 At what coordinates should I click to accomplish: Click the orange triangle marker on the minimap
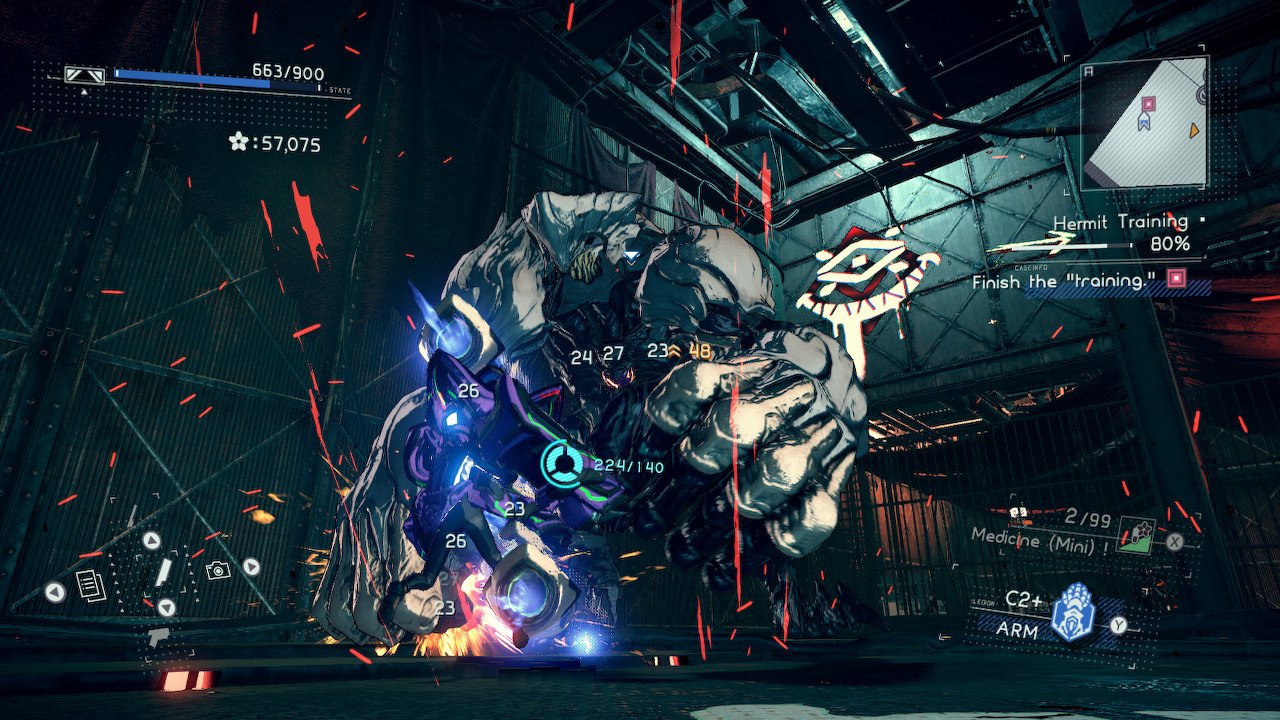(x=1194, y=130)
